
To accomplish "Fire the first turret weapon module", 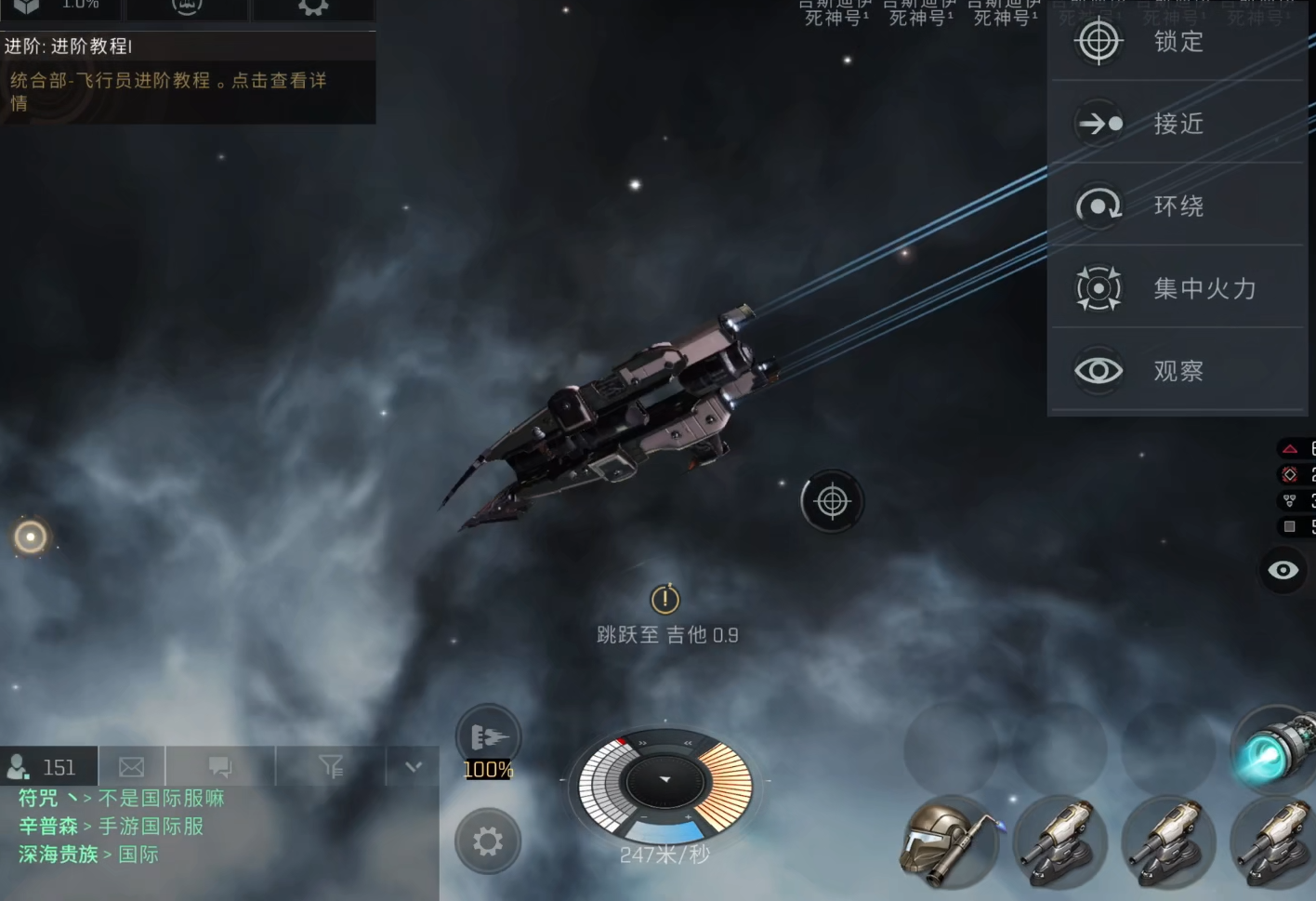I will 1059,843.
